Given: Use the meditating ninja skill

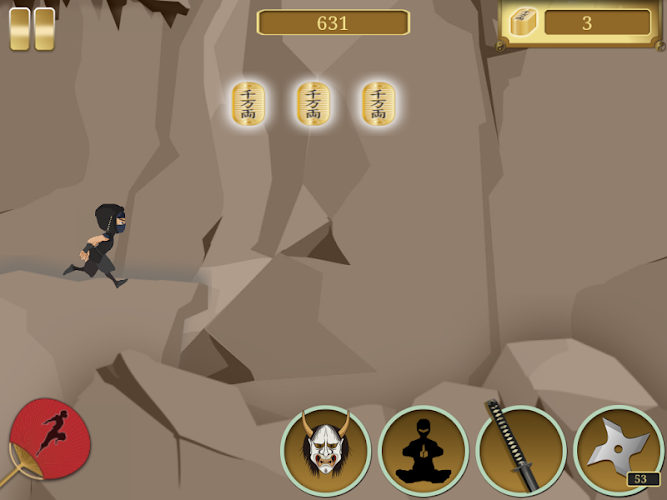Looking at the screenshot, I should point(423,450).
